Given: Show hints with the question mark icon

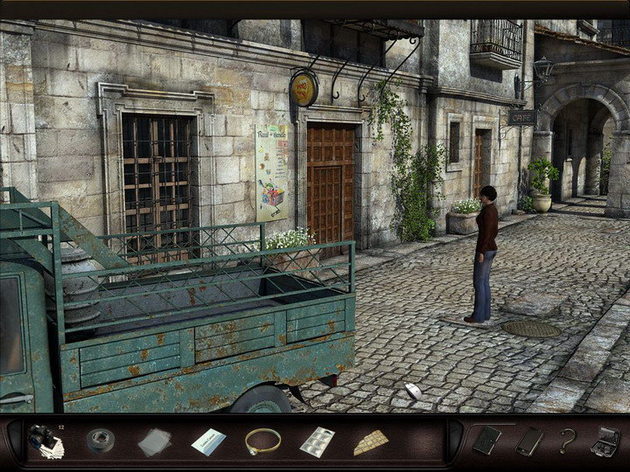Looking at the screenshot, I should (568, 440).
